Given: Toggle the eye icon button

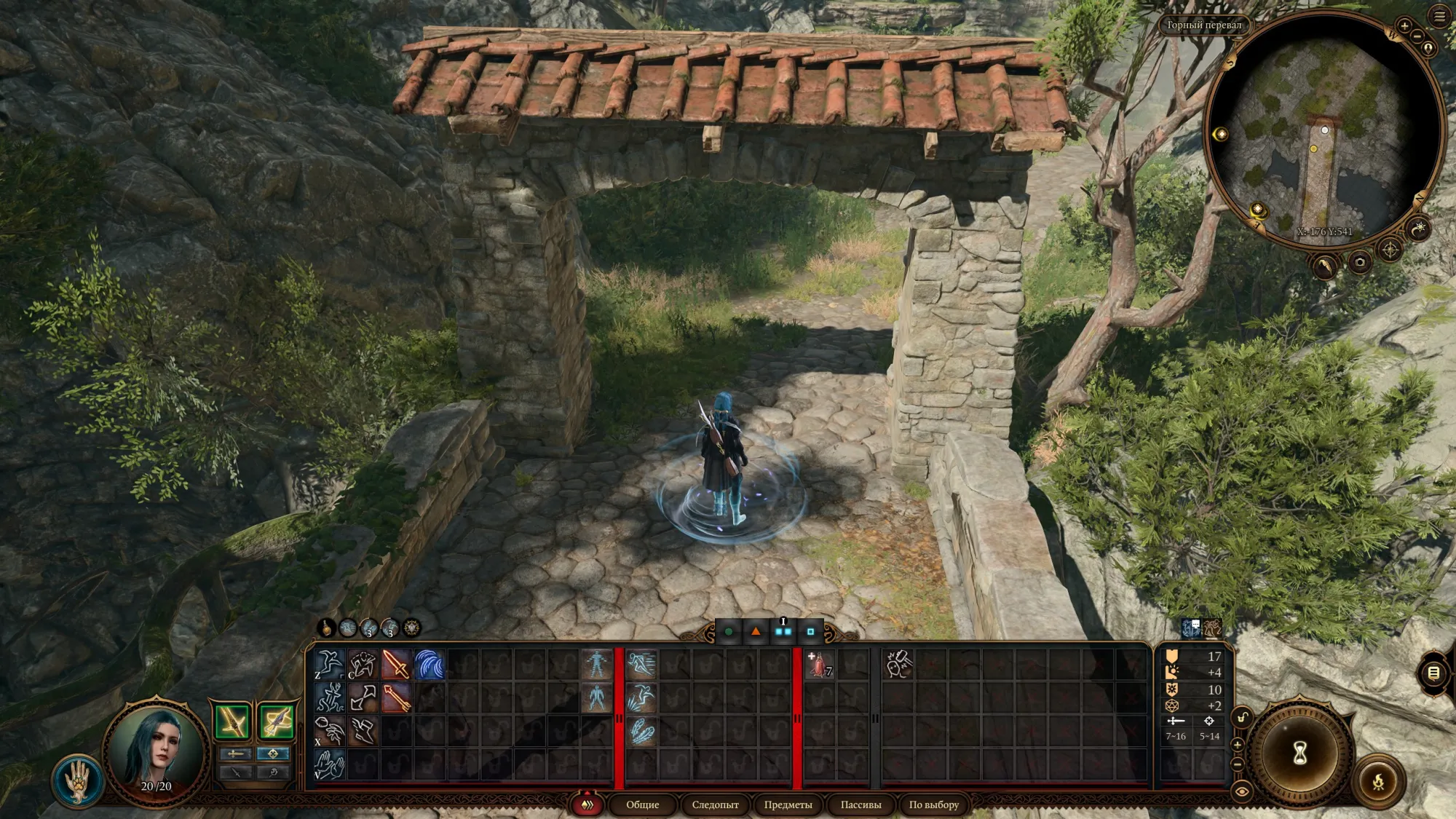Looking at the screenshot, I should click(x=1242, y=791).
